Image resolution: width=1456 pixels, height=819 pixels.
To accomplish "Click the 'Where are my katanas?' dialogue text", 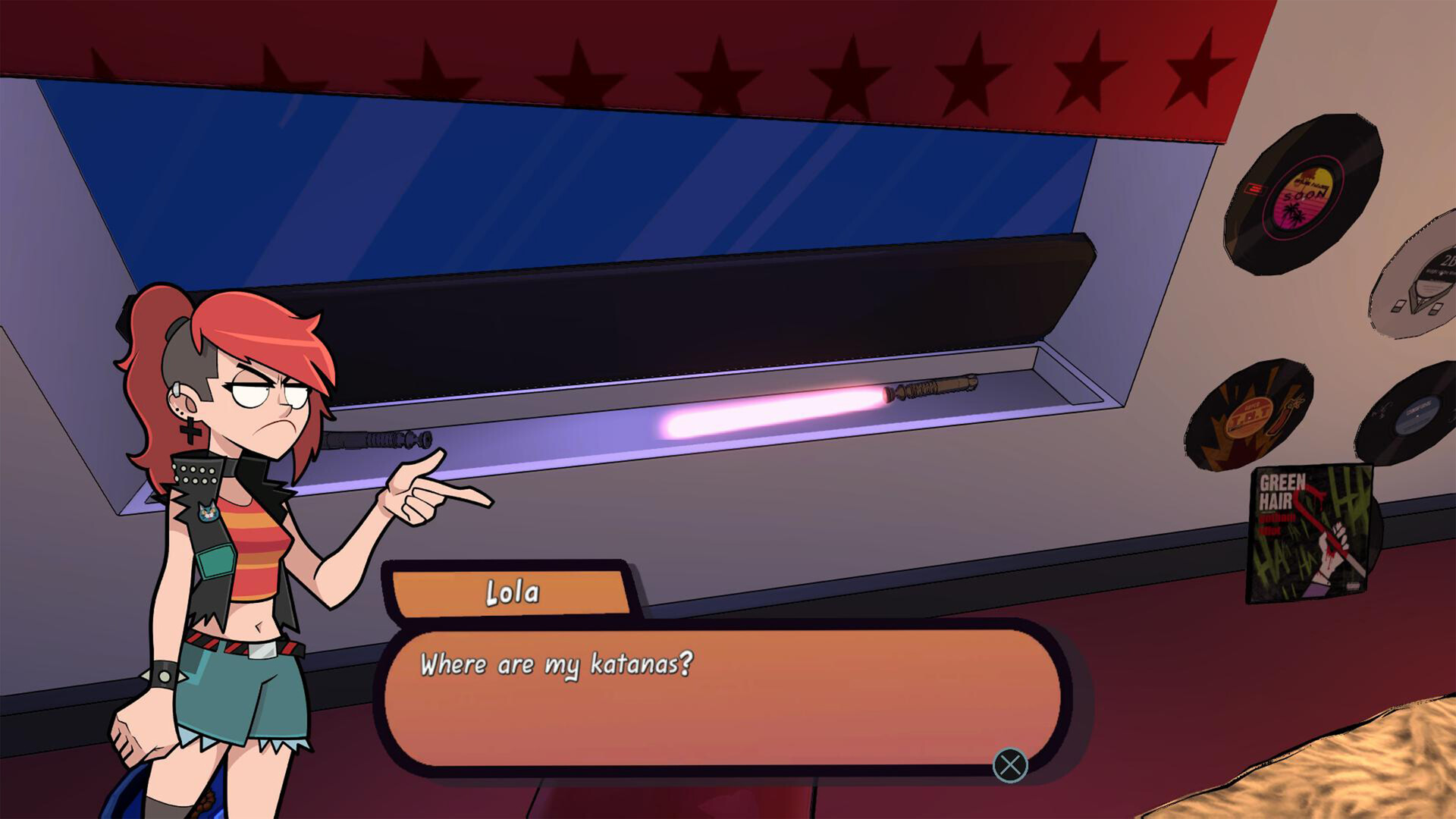I will [557, 663].
